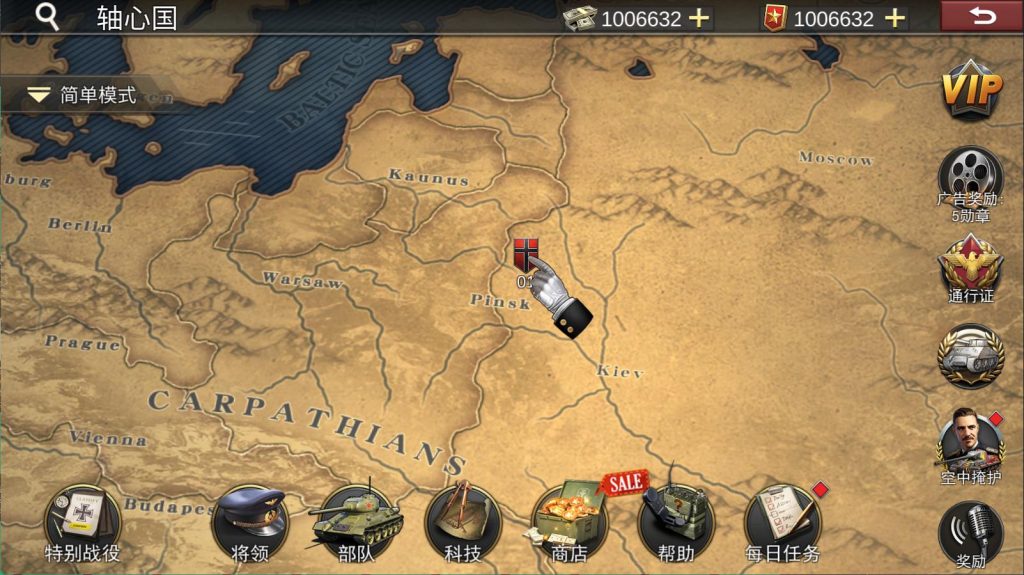Add more cash with the plus button
The height and width of the screenshot is (575, 1024).
[699, 18]
